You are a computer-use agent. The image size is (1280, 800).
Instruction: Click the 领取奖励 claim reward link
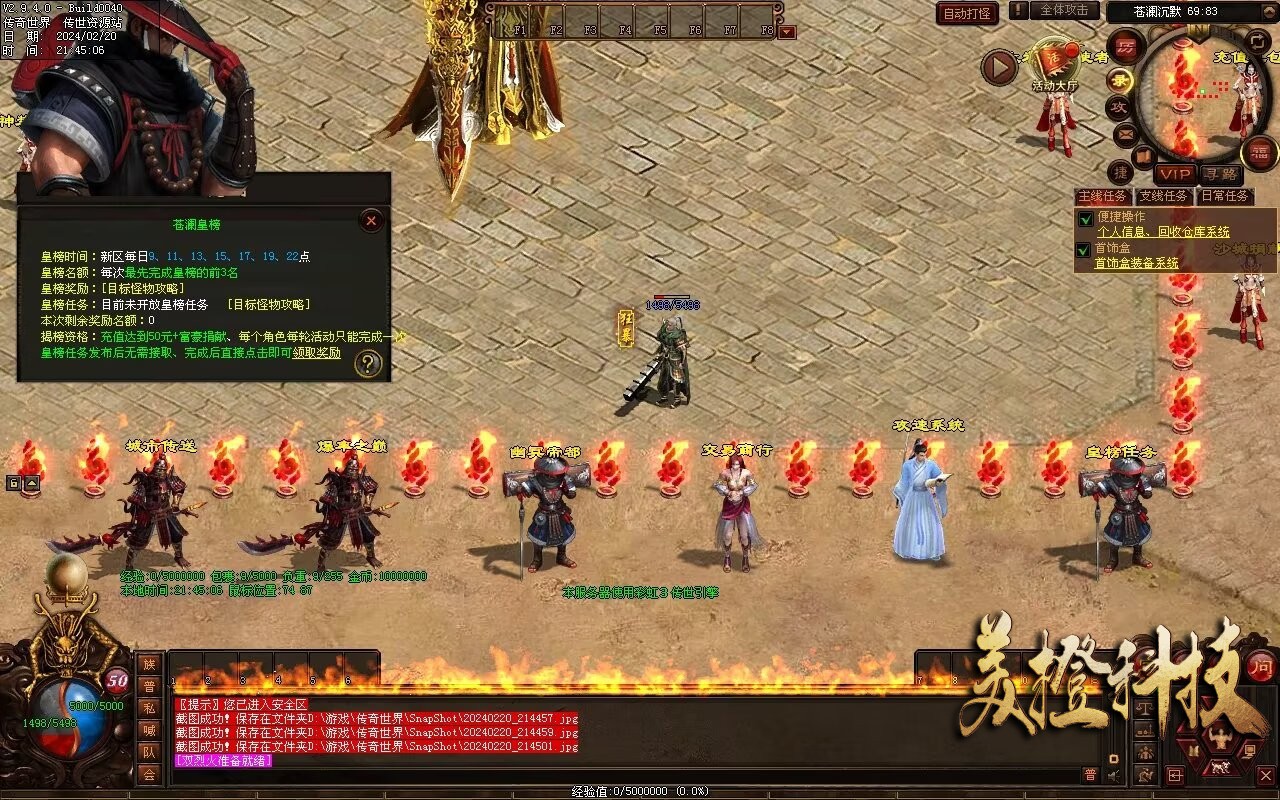(316, 353)
